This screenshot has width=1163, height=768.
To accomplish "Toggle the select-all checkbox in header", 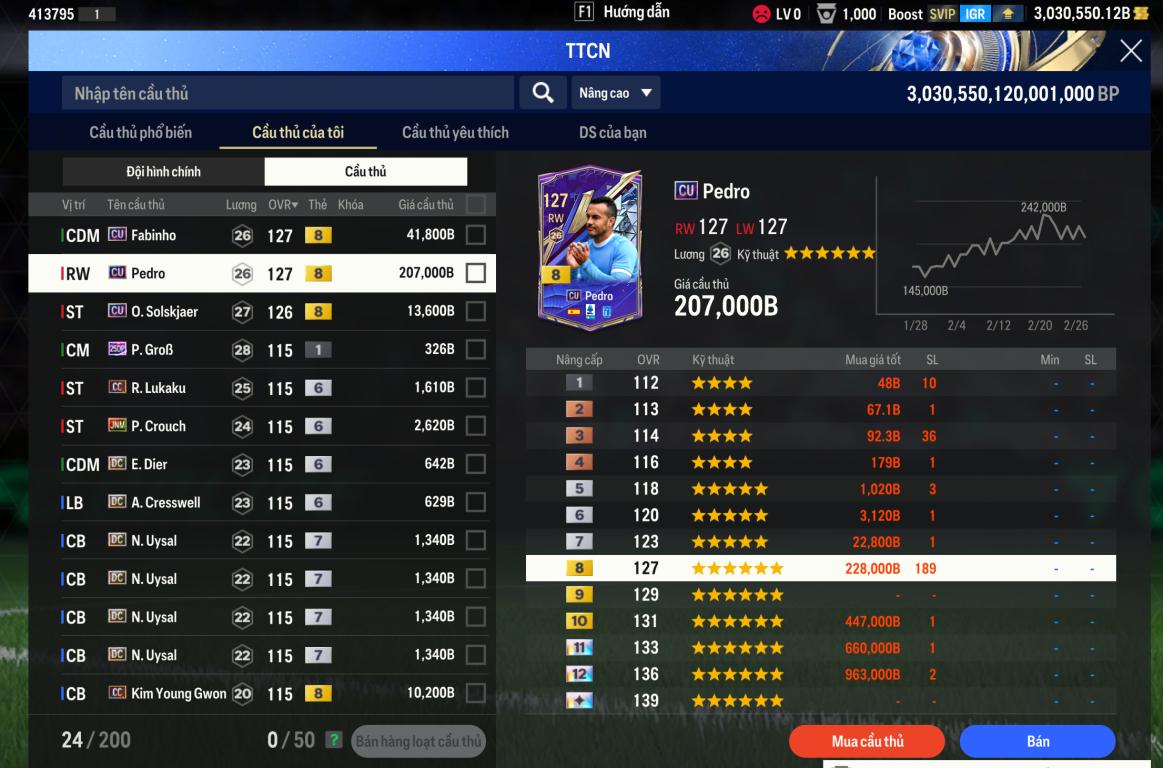I will click(x=476, y=205).
